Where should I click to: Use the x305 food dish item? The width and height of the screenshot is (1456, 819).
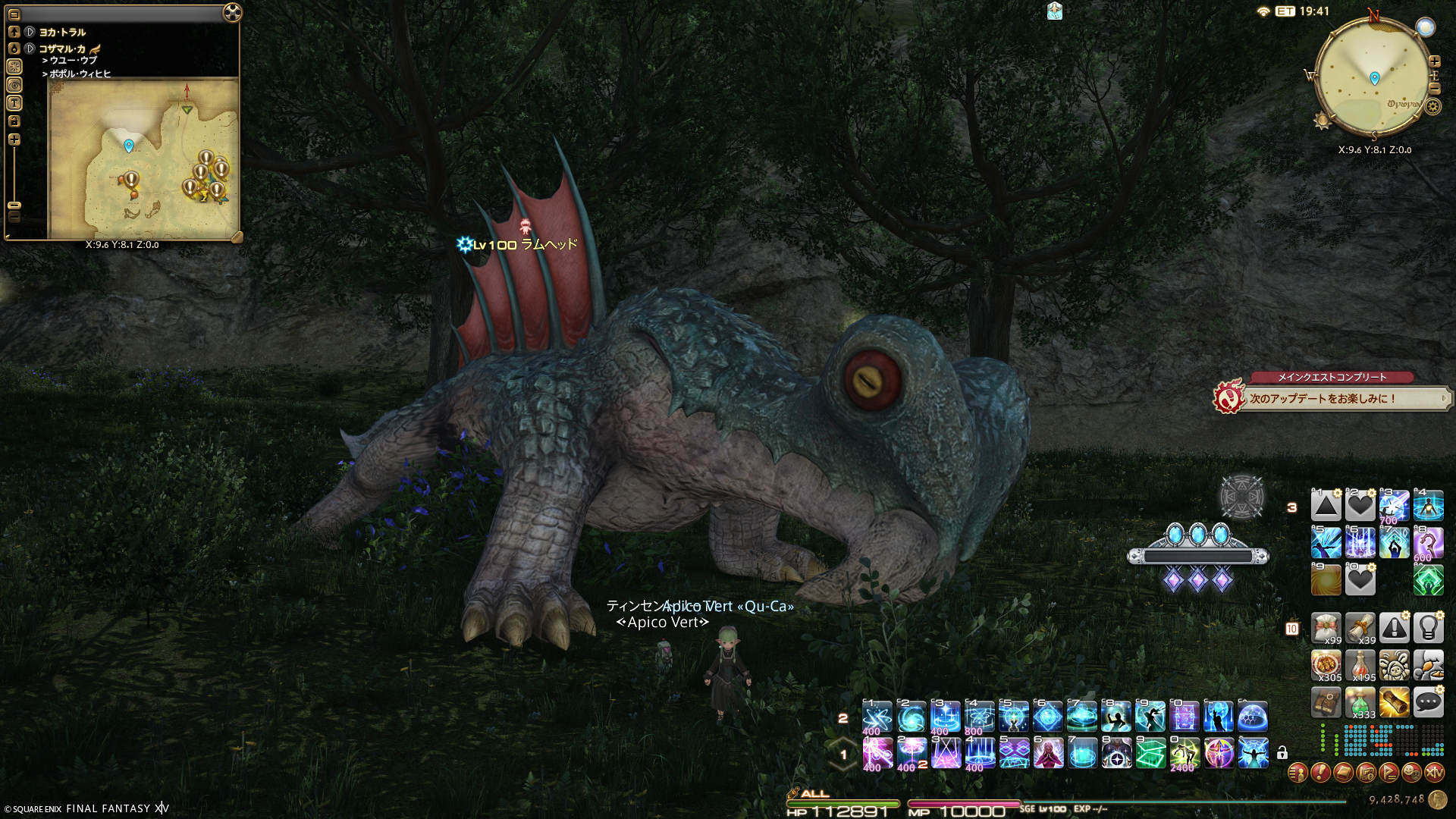point(1326,666)
